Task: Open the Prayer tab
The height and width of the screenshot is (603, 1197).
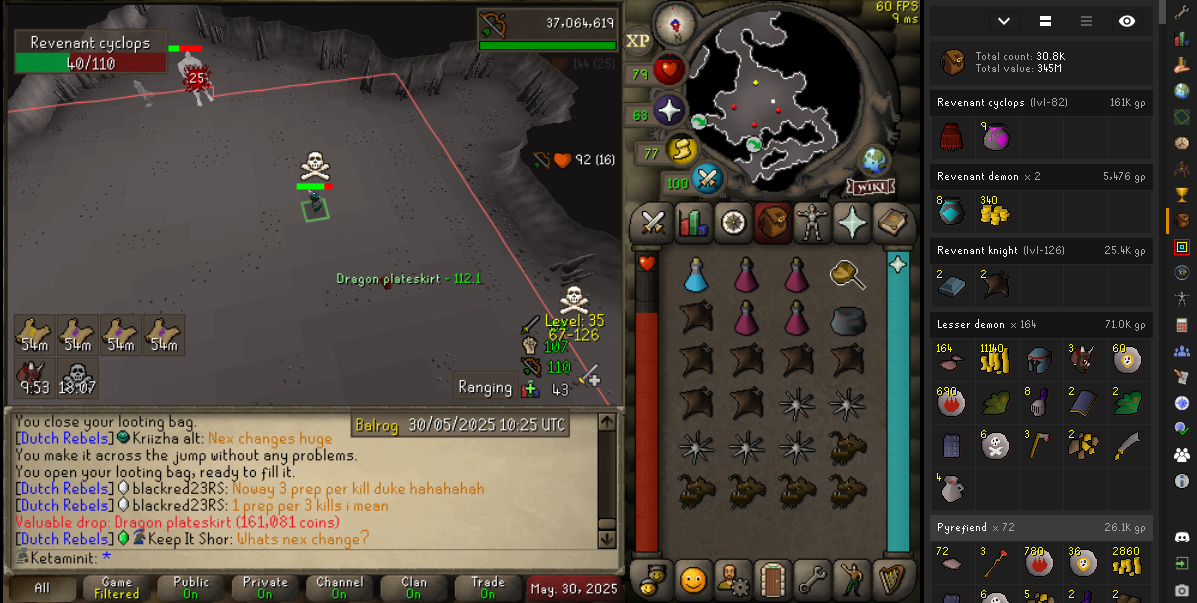Action: pos(851,222)
